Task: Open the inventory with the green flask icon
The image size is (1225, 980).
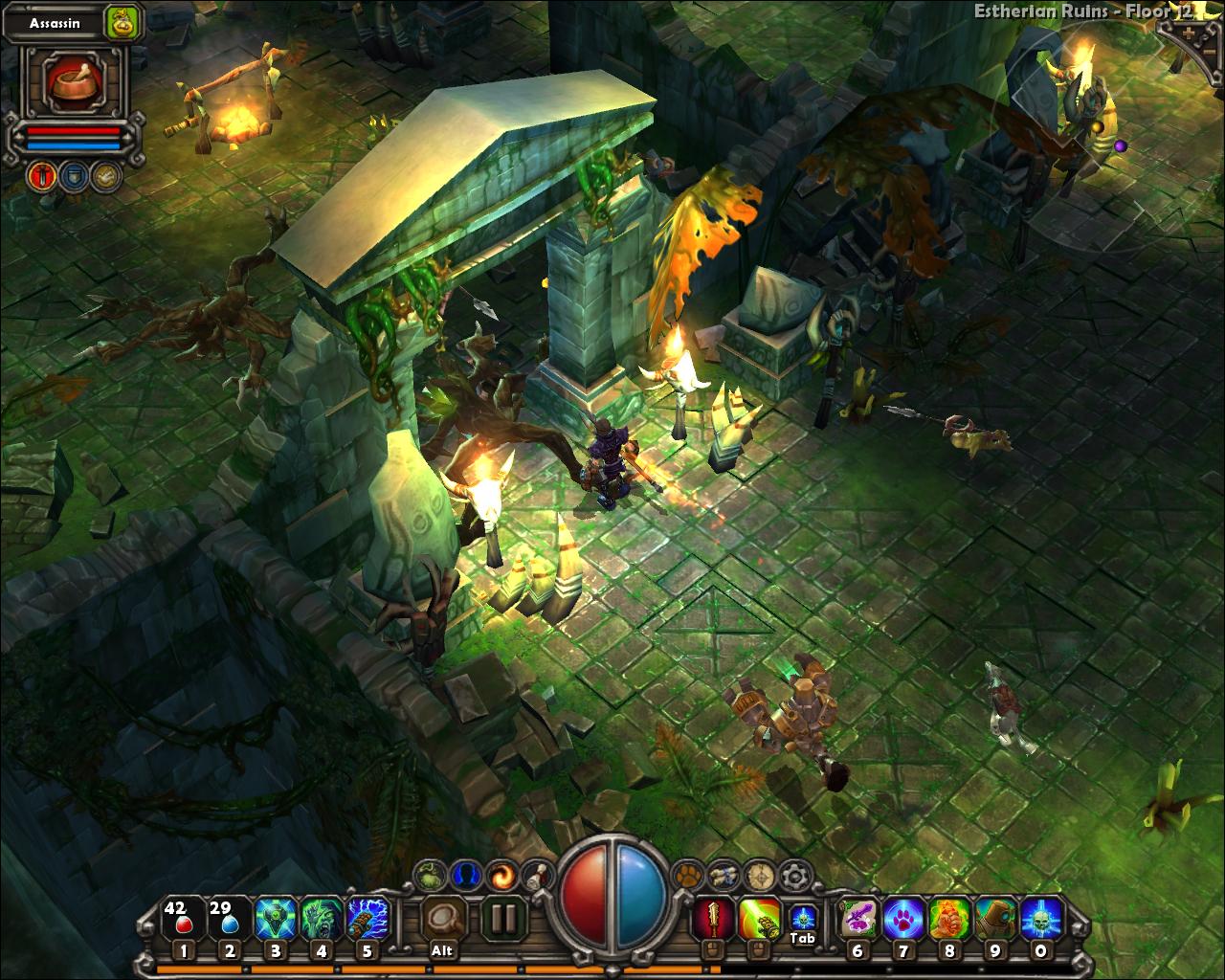Action: point(429,876)
